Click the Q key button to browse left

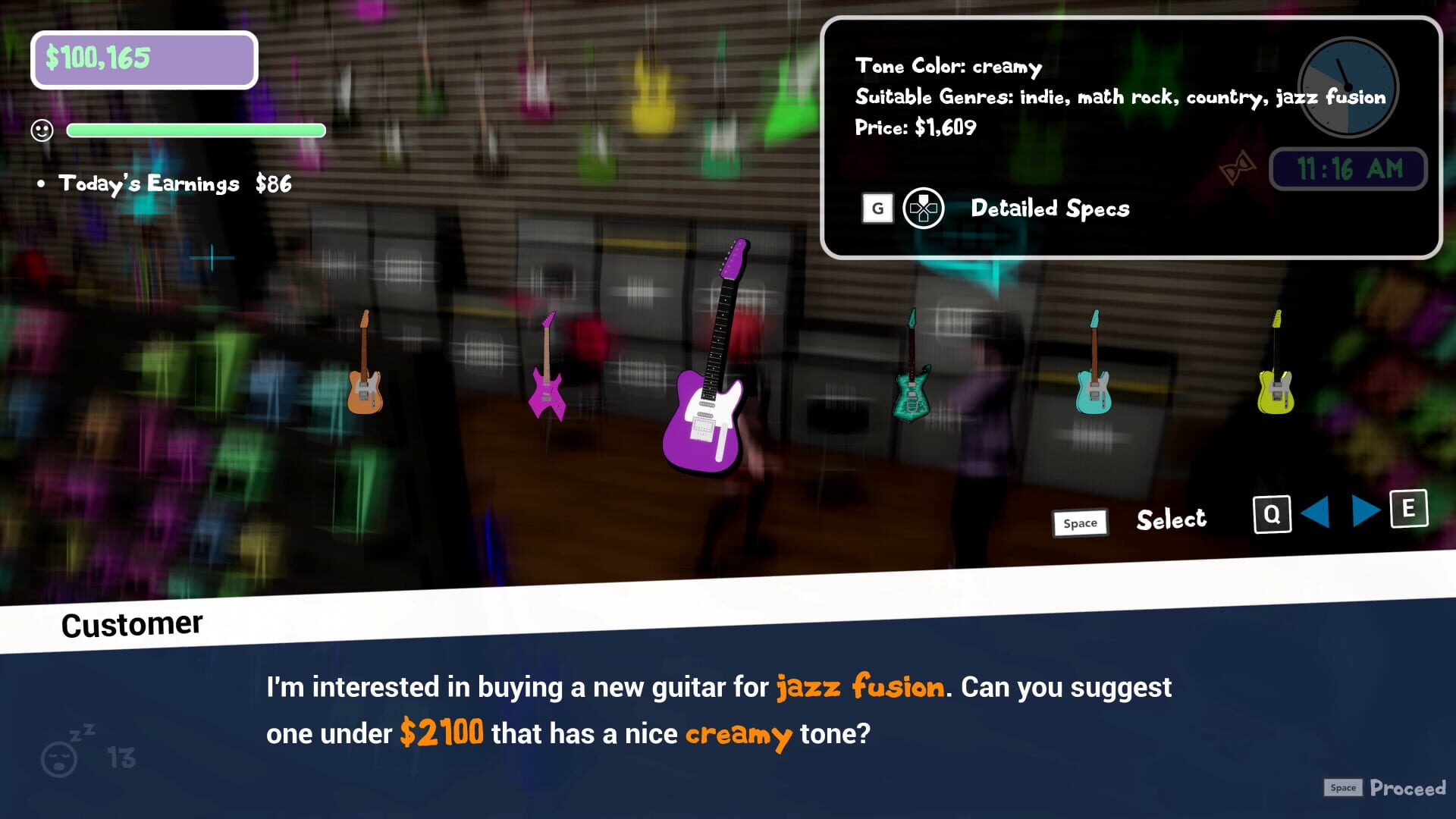point(1272,513)
